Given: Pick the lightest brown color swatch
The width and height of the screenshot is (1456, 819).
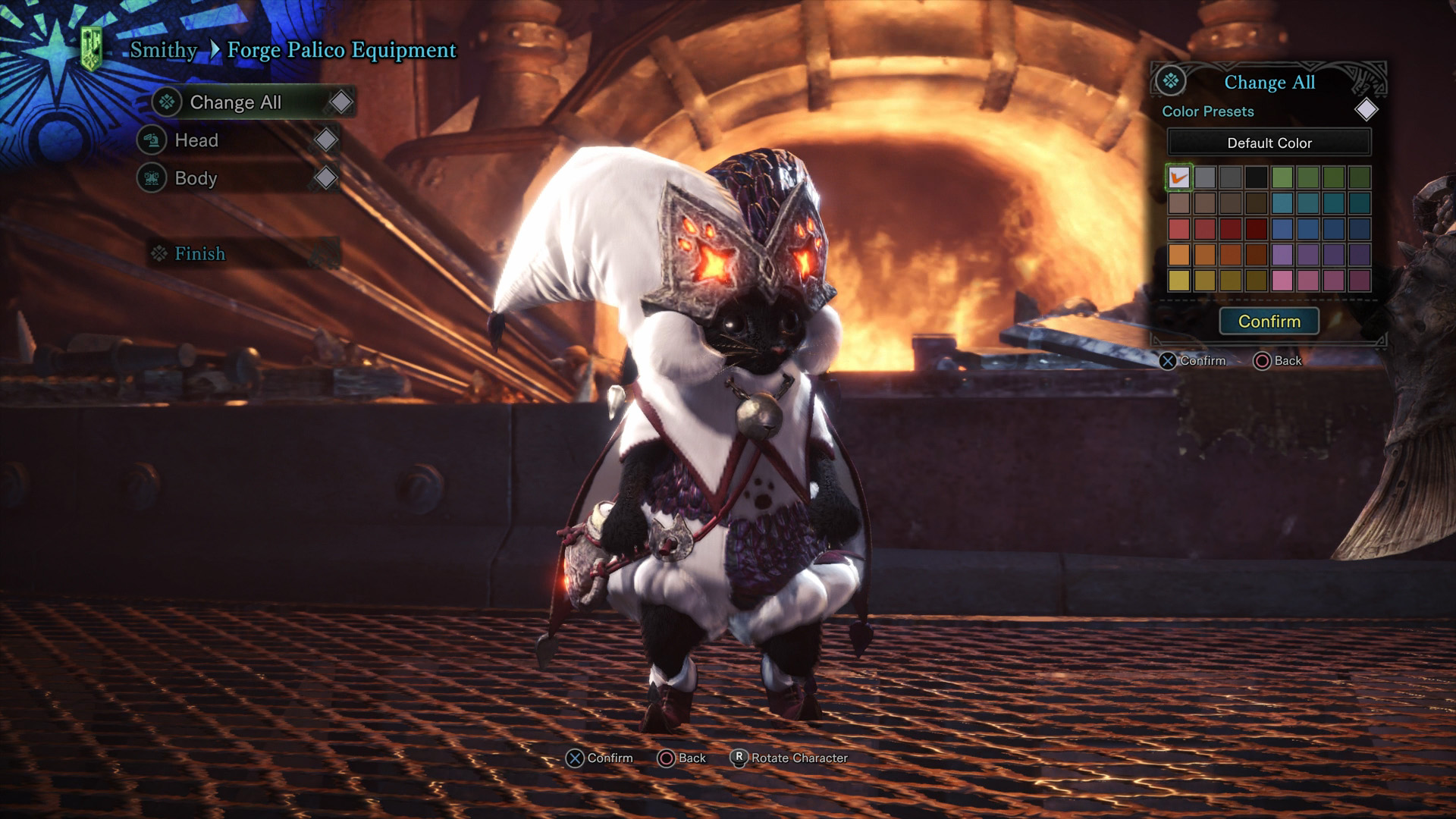Looking at the screenshot, I should [x=1179, y=203].
